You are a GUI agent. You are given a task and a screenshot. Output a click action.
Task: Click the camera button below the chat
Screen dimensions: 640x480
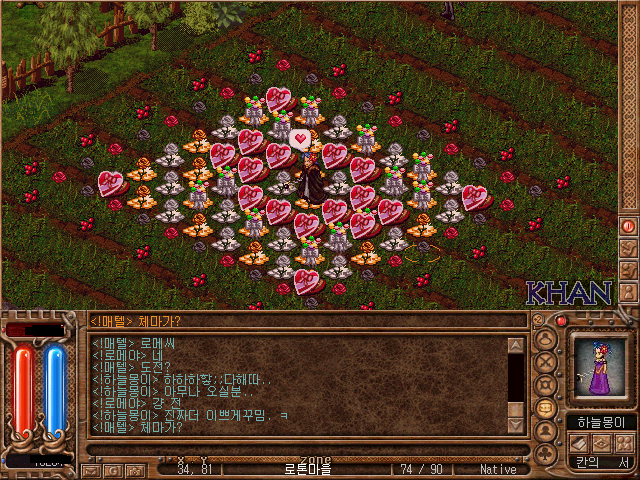134,469
